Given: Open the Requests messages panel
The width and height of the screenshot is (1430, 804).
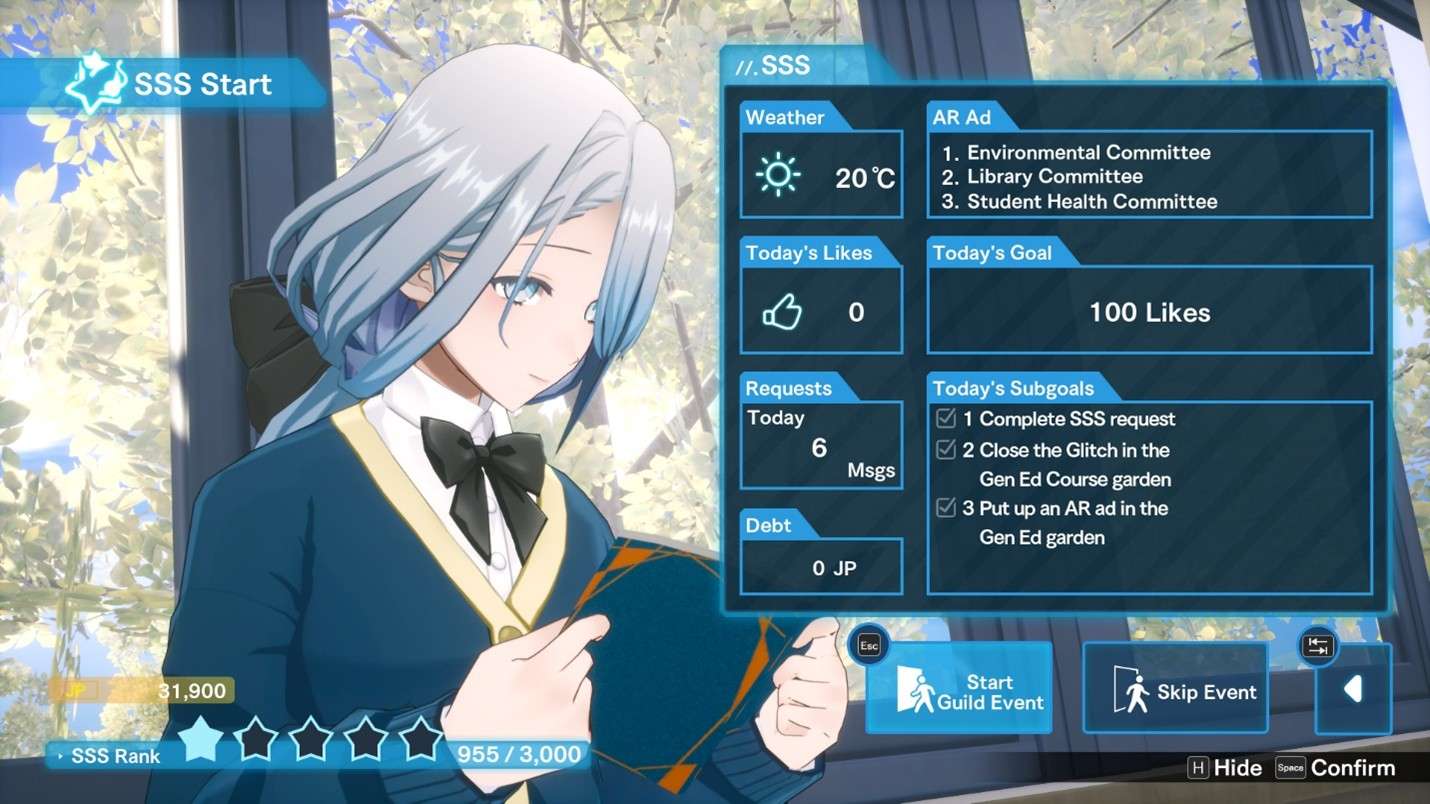Looking at the screenshot, I should (x=821, y=445).
